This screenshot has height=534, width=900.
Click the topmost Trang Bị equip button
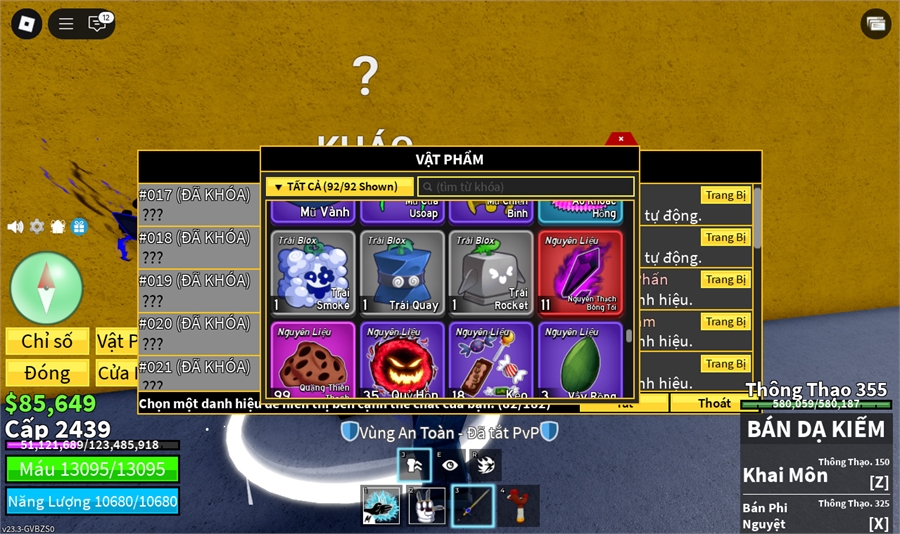point(725,196)
